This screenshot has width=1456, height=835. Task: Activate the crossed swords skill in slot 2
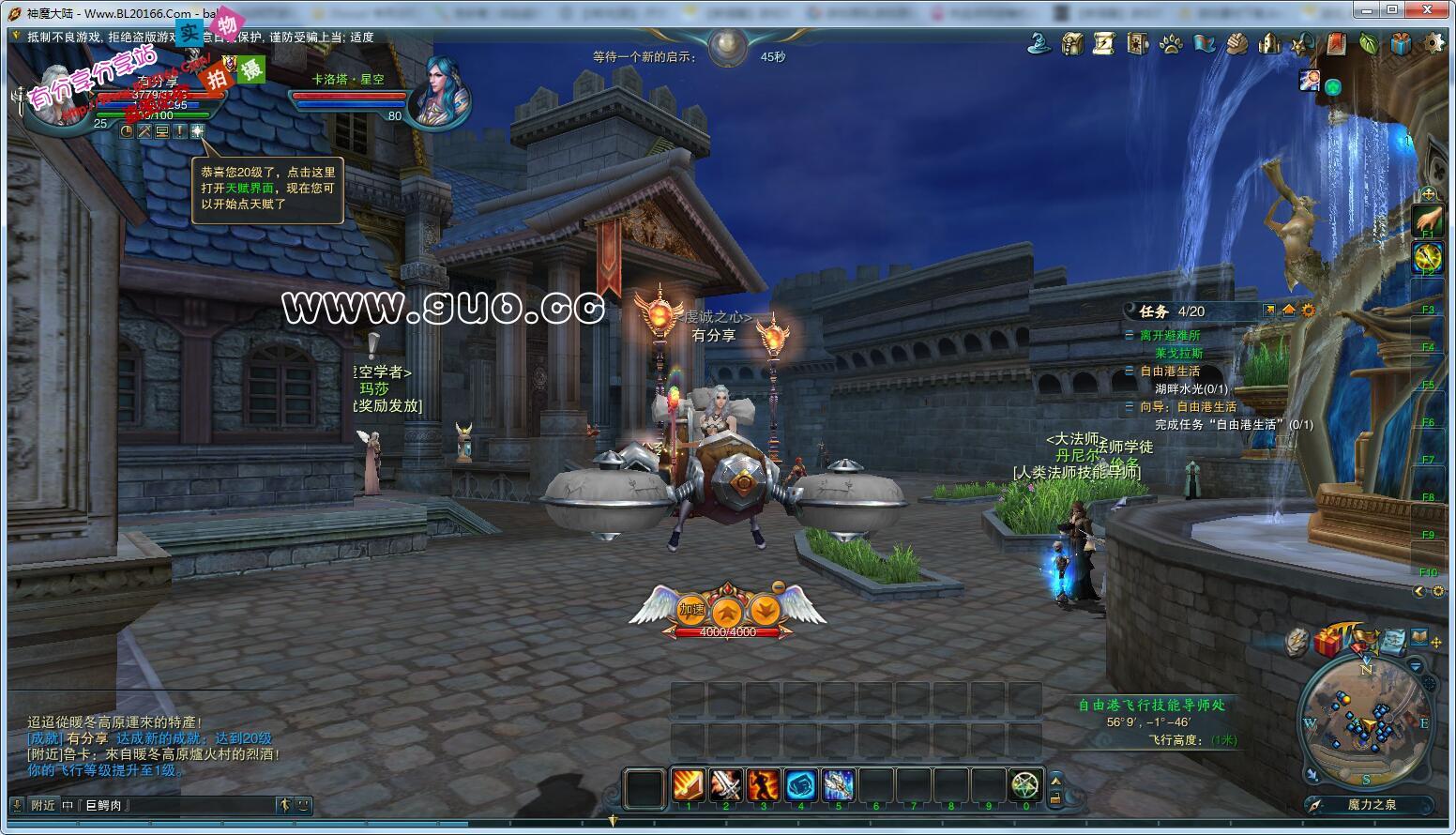(x=726, y=784)
